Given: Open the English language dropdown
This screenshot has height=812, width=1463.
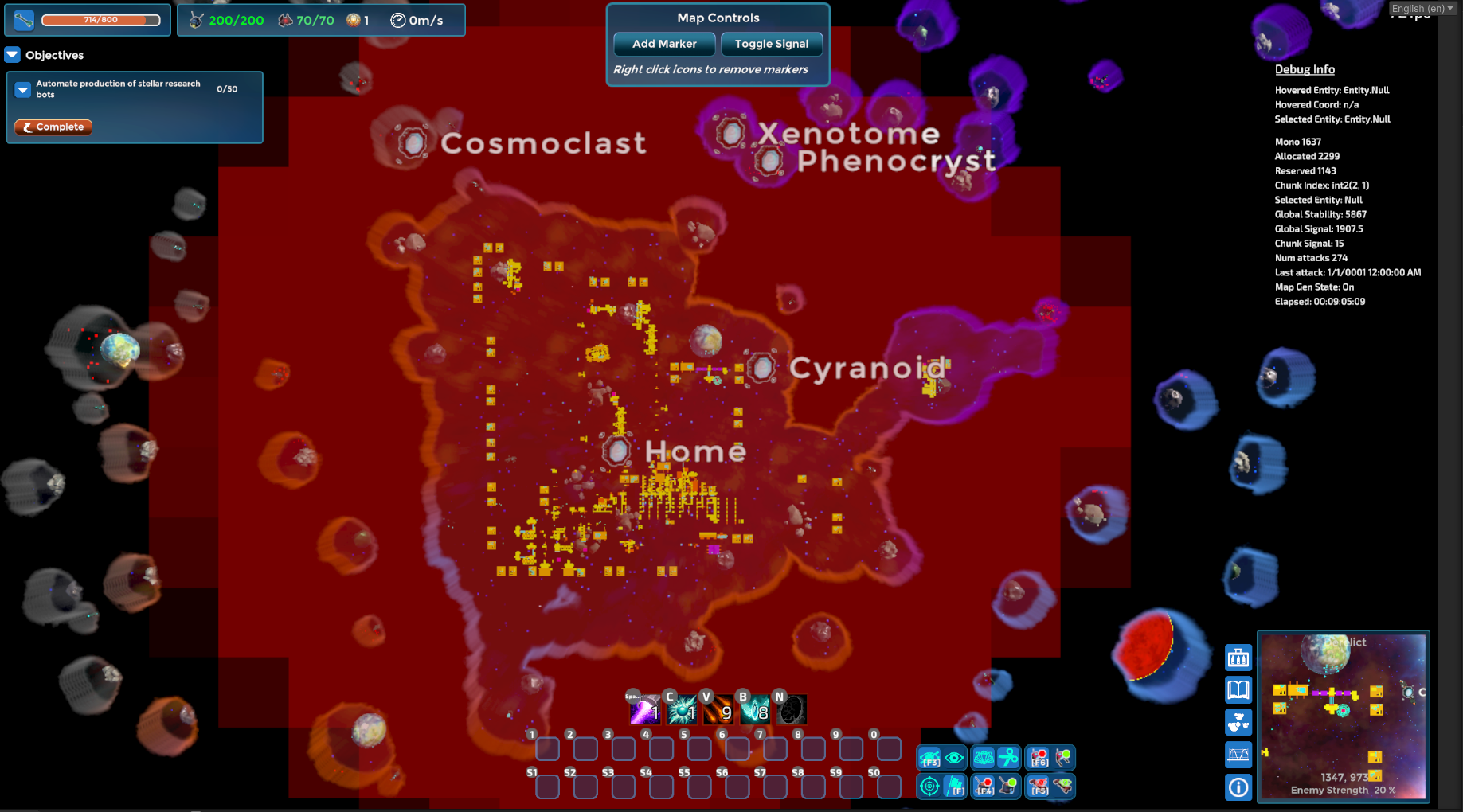Looking at the screenshot, I should coord(1422,7).
